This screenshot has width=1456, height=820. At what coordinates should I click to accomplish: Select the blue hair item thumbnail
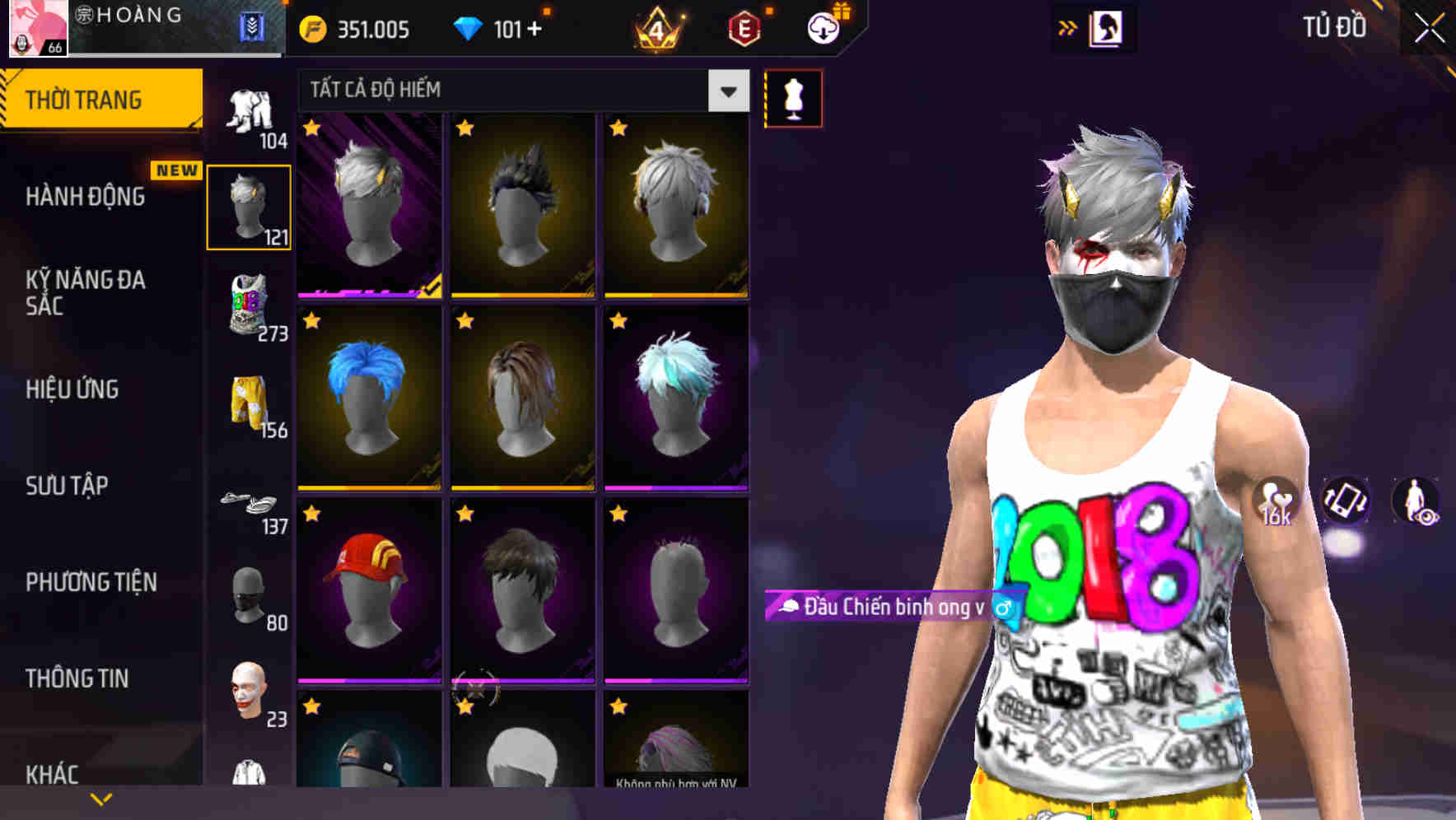(368, 398)
